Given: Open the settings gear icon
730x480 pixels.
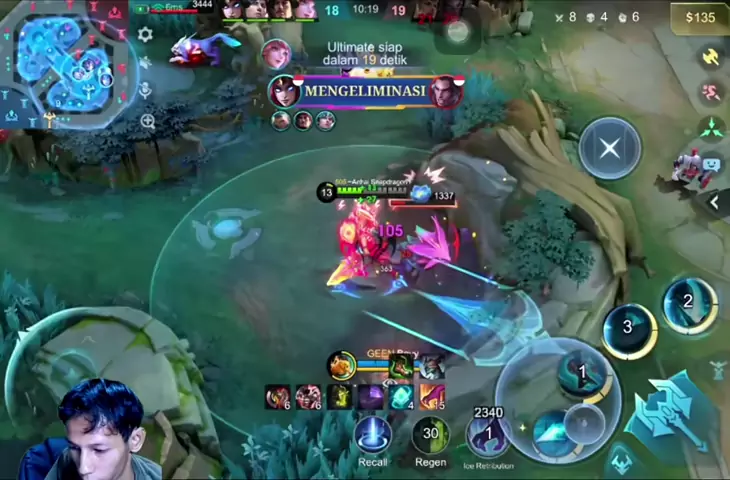Looking at the screenshot, I should click(145, 35).
